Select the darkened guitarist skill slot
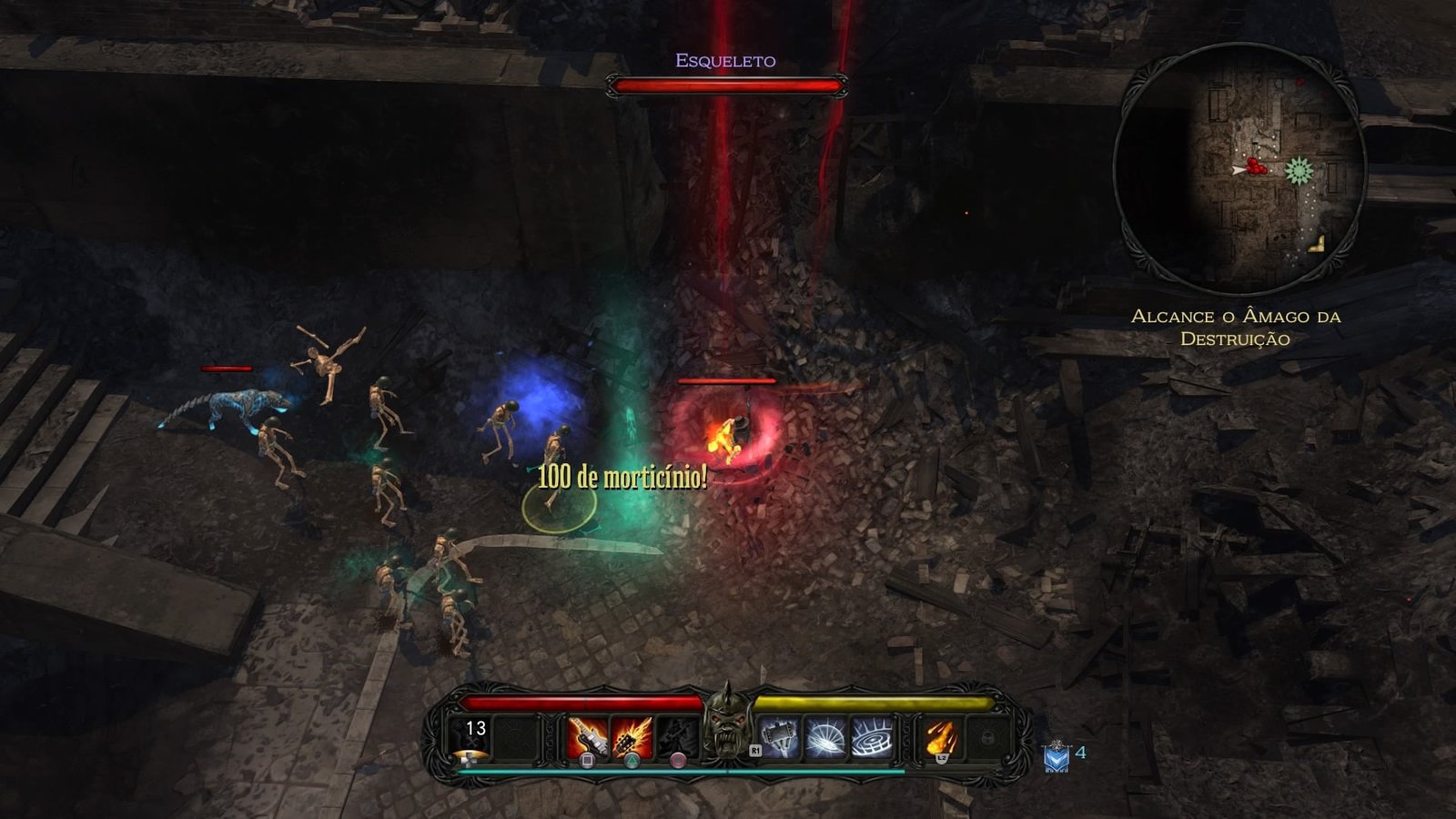Image resolution: width=1456 pixels, height=819 pixels. (x=677, y=736)
